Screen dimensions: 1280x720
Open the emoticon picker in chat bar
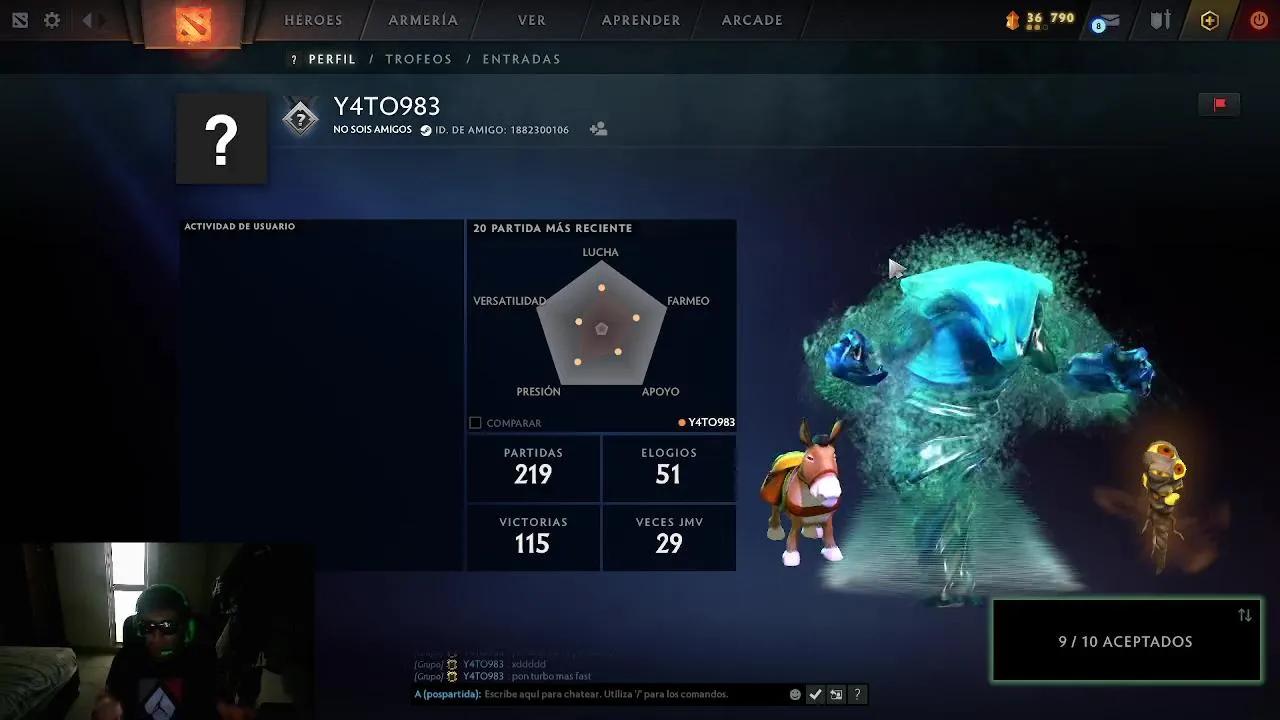(795, 694)
